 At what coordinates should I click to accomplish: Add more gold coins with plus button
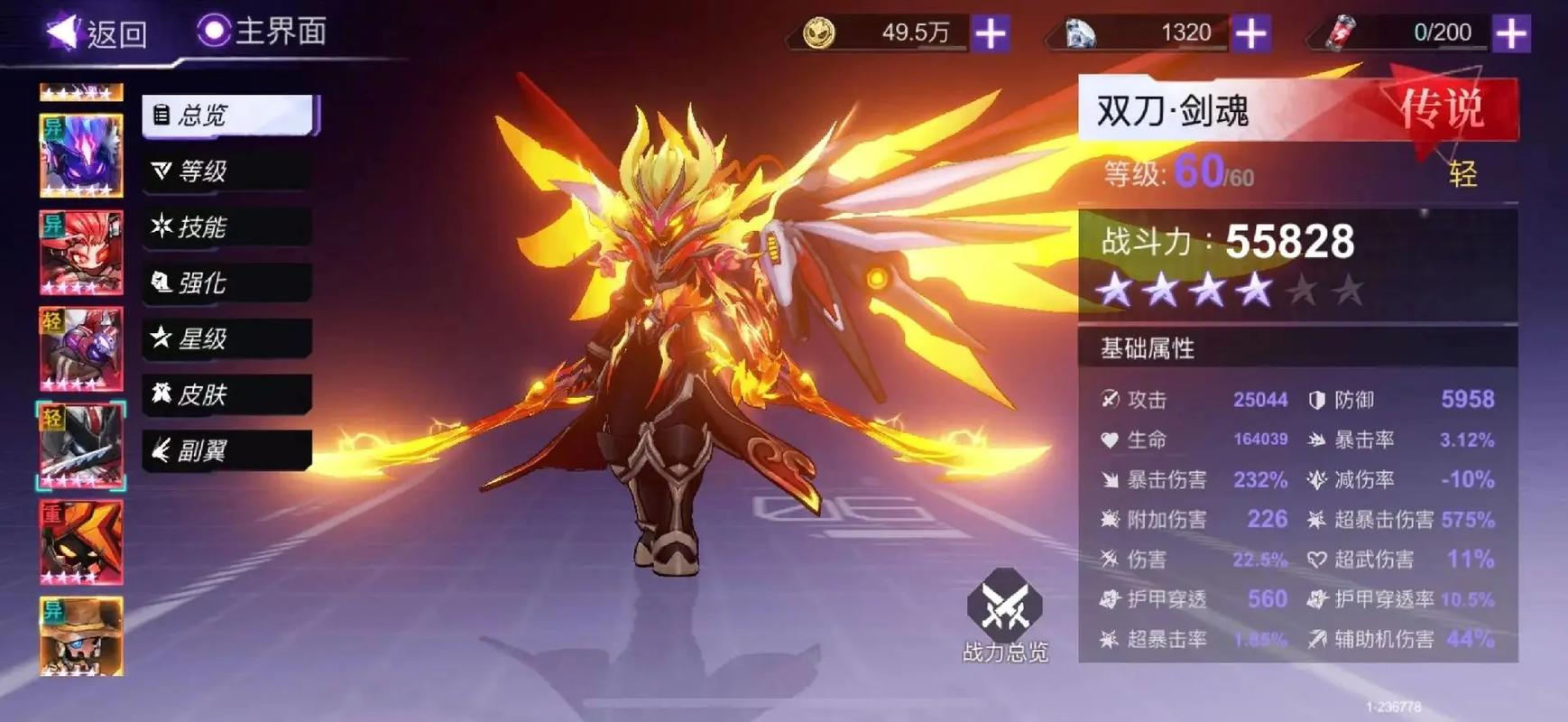(x=991, y=33)
